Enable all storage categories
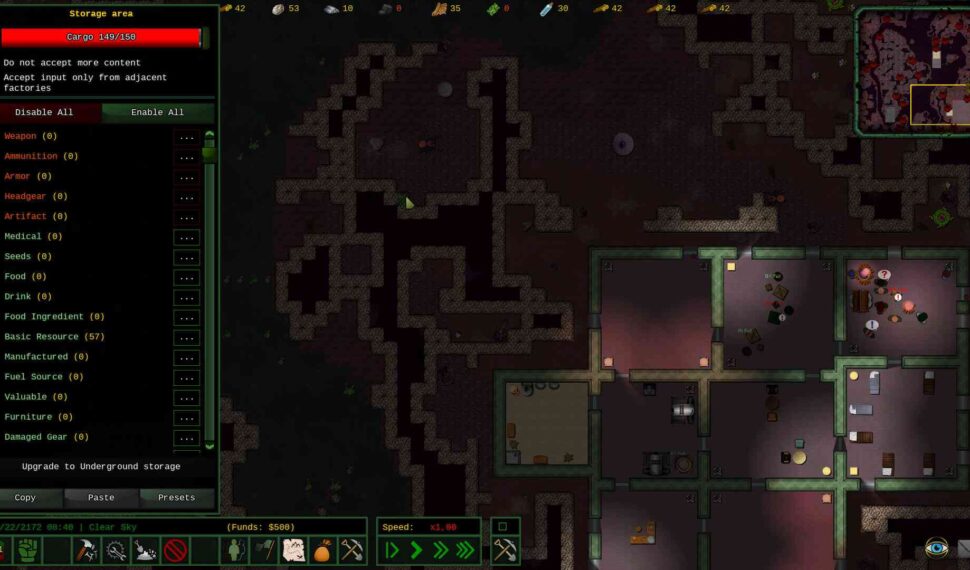Screen dimensions: 970x570 [157, 112]
